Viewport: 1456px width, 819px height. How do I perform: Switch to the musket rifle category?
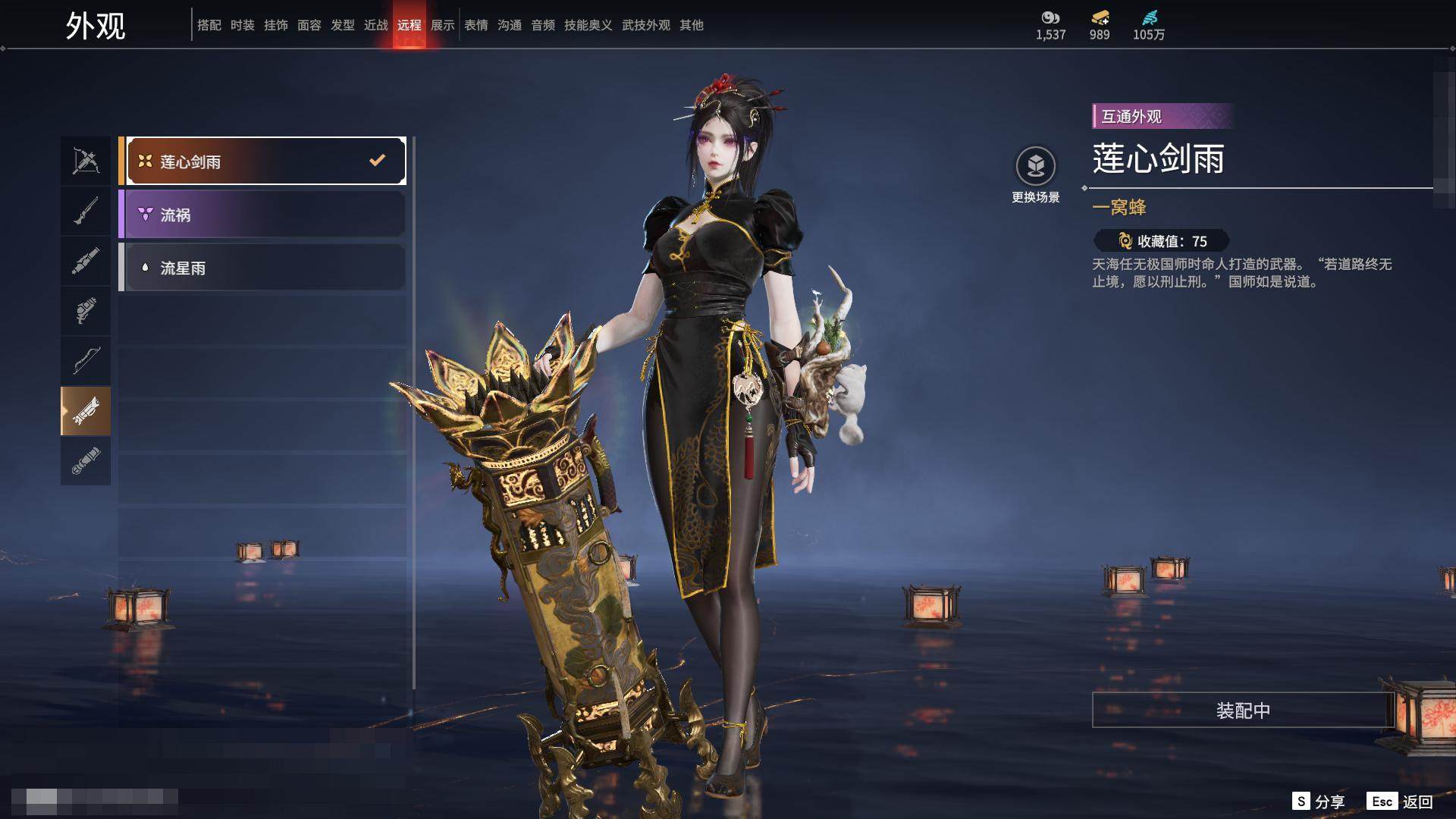(x=86, y=211)
